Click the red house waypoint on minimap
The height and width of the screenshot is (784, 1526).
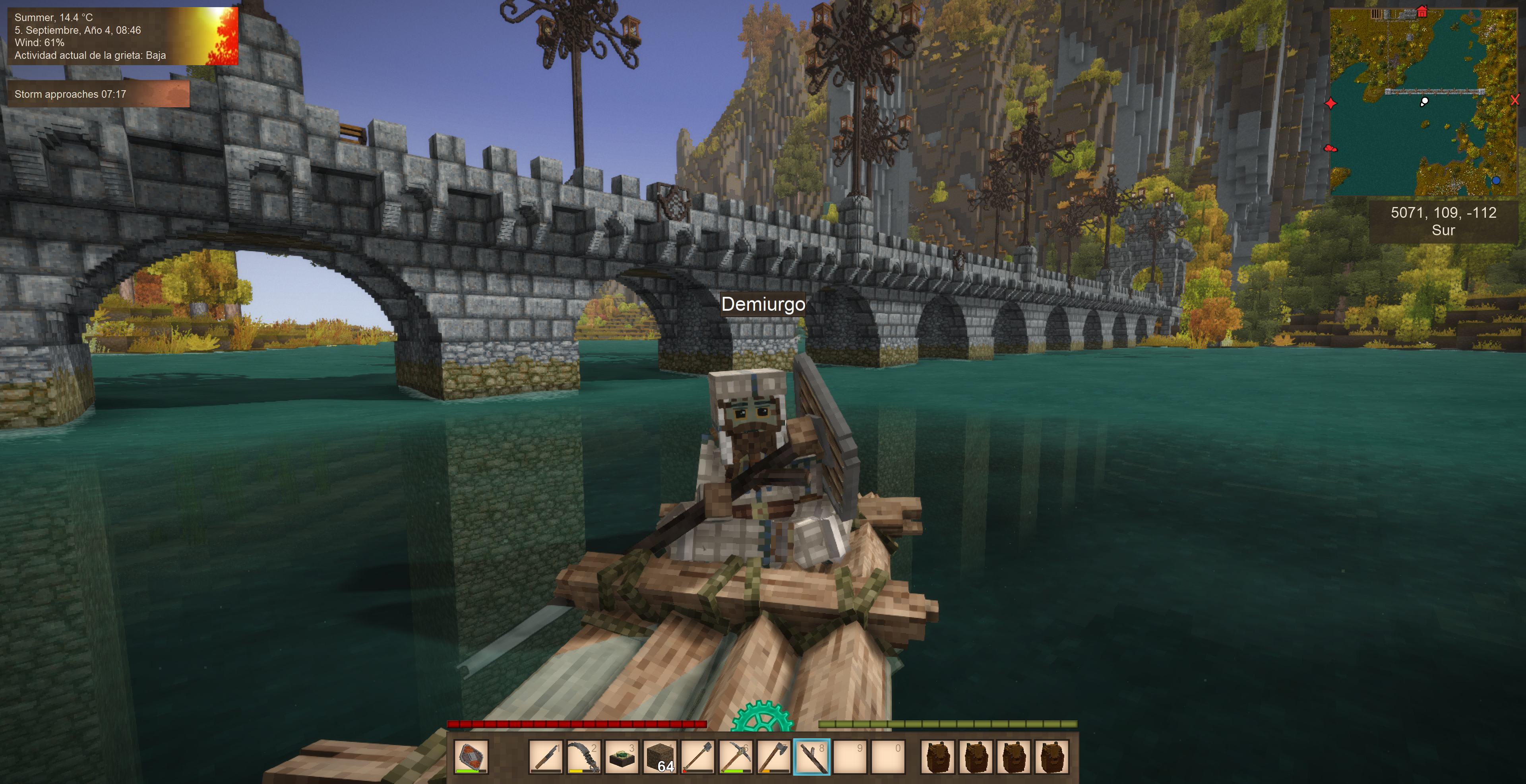tap(1422, 12)
